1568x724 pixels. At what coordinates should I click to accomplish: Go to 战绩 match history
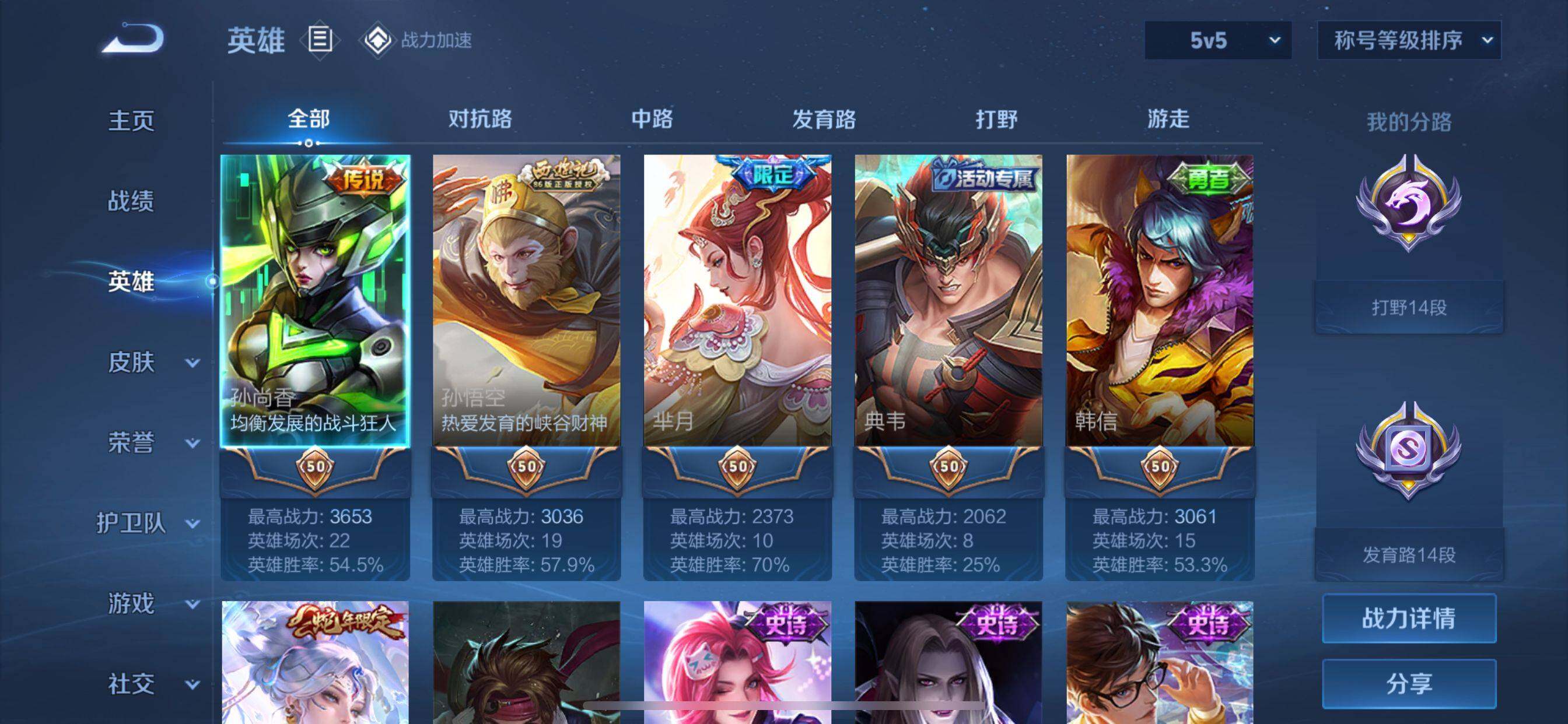(x=131, y=201)
